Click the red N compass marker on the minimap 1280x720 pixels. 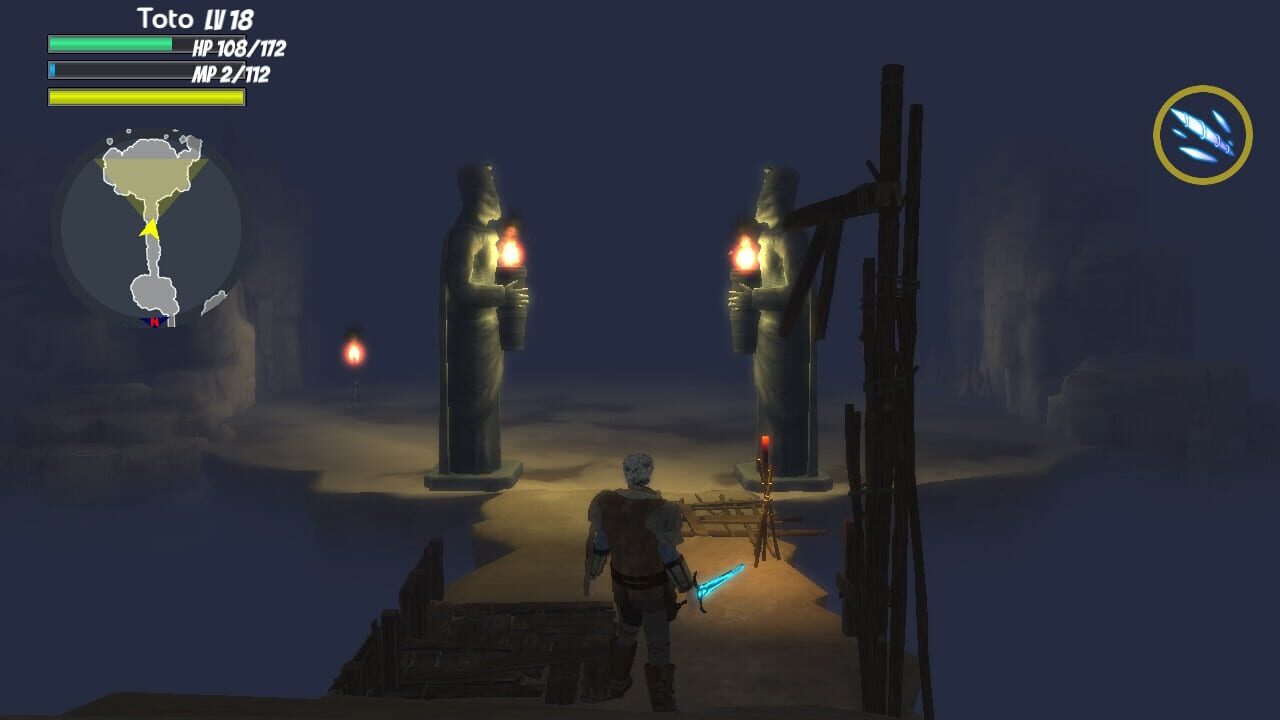152,324
